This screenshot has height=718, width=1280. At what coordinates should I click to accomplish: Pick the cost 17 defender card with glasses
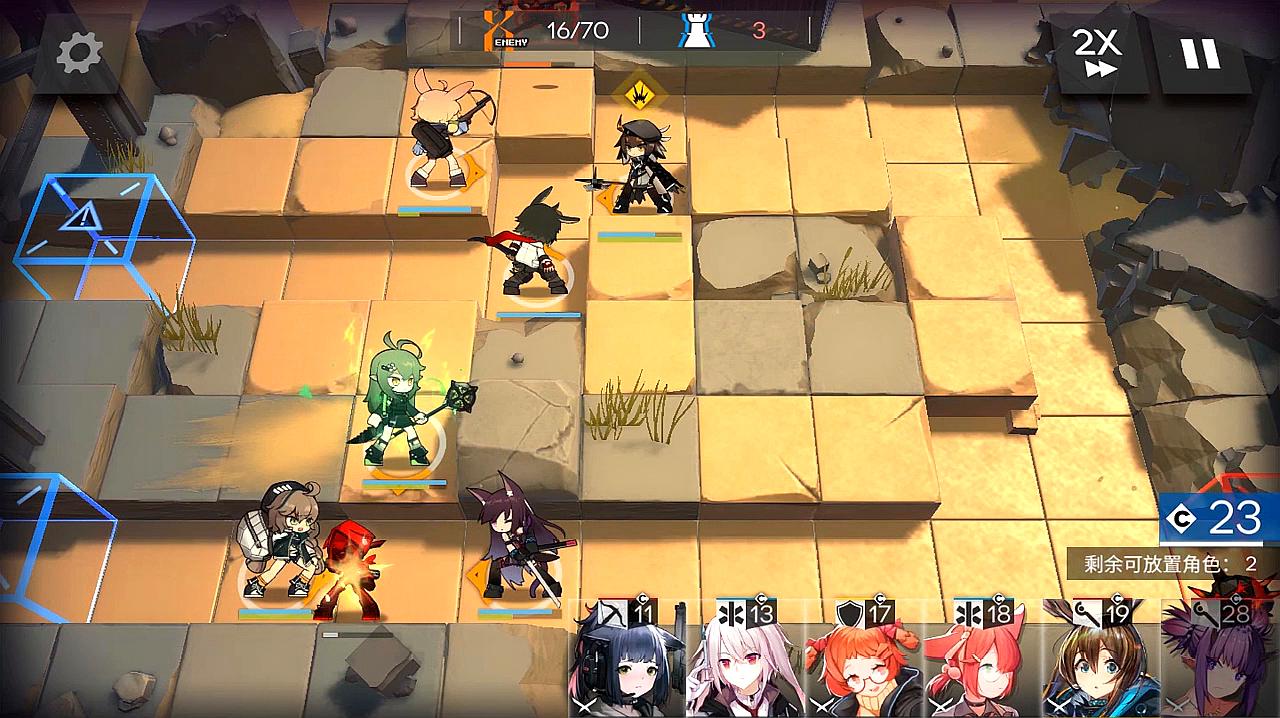tap(863, 660)
